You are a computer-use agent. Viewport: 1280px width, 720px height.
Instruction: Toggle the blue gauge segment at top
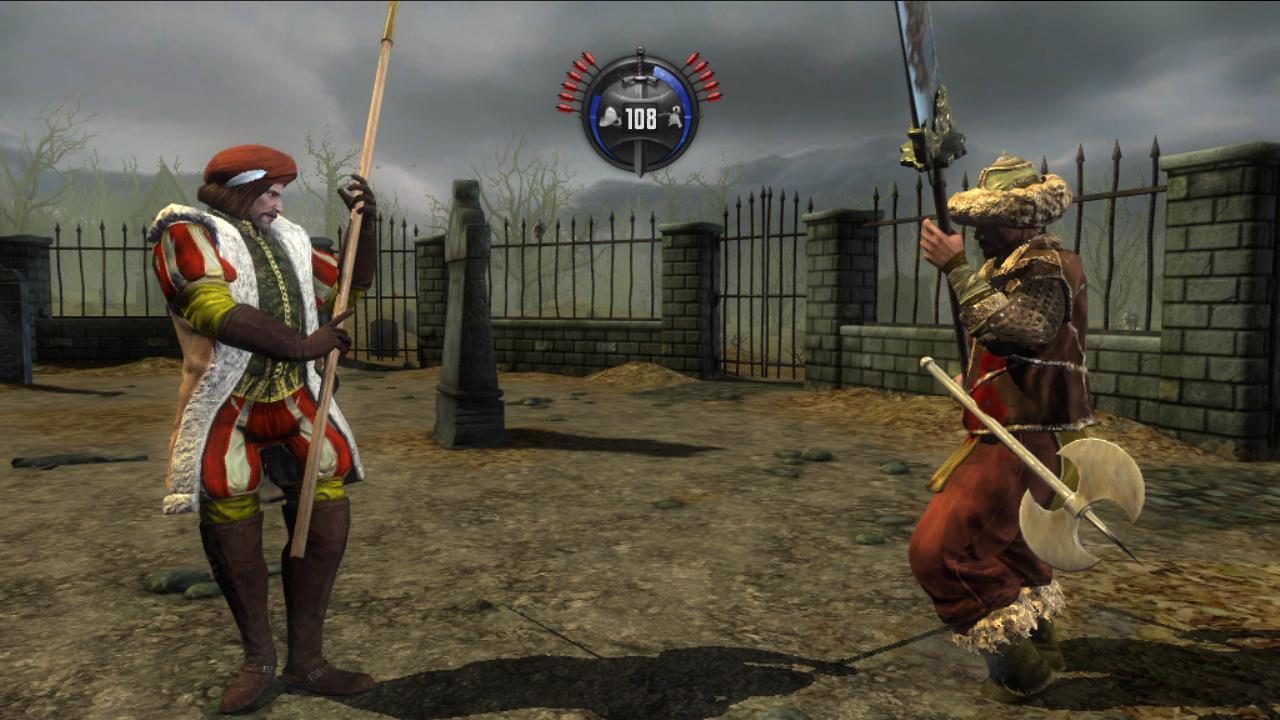click(x=660, y=71)
